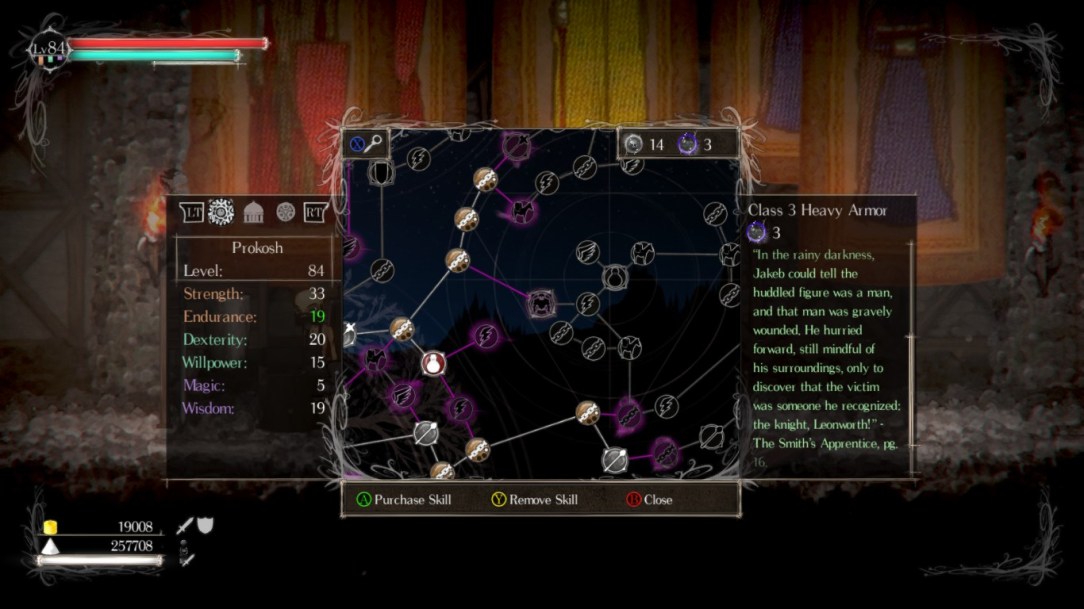
Task: Switch to the snowflake skill tree tab
Action: pyautogui.click(x=221, y=212)
